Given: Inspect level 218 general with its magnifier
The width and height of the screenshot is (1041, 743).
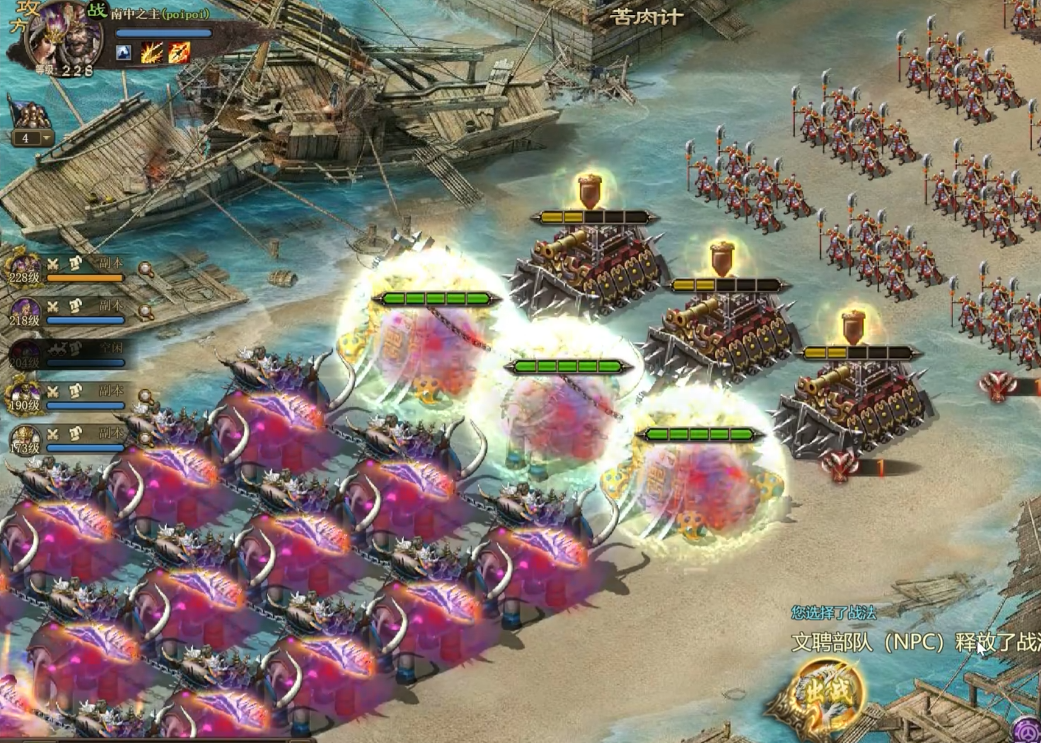Looking at the screenshot, I should click(146, 311).
